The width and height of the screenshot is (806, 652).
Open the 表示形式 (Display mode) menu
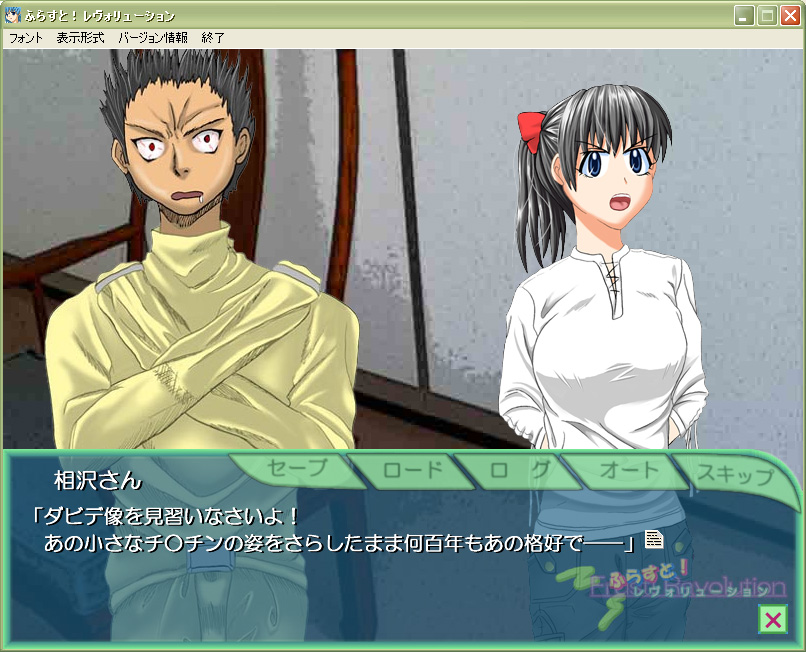[x=80, y=38]
